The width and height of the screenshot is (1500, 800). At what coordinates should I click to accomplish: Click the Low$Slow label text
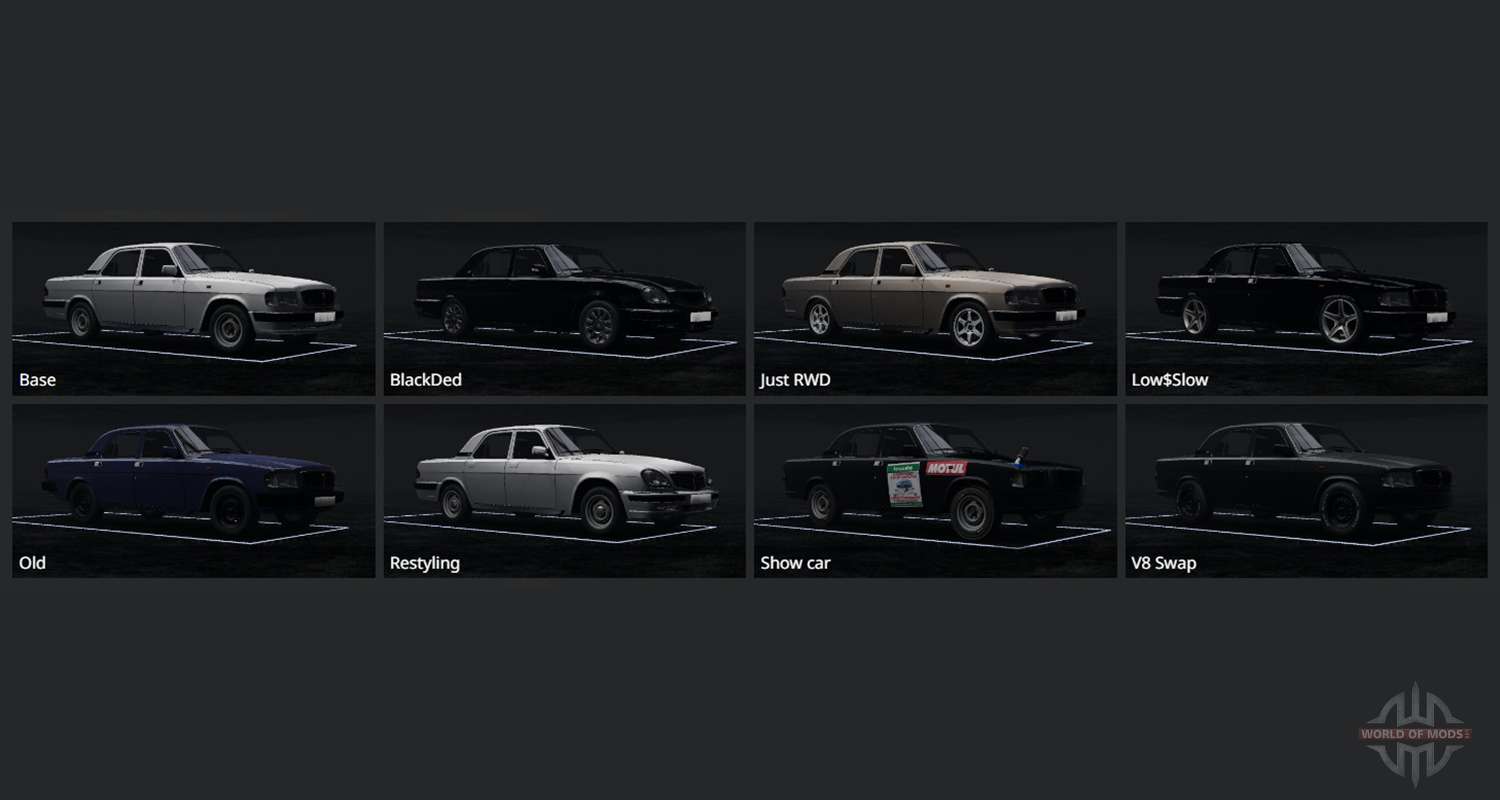click(1168, 379)
